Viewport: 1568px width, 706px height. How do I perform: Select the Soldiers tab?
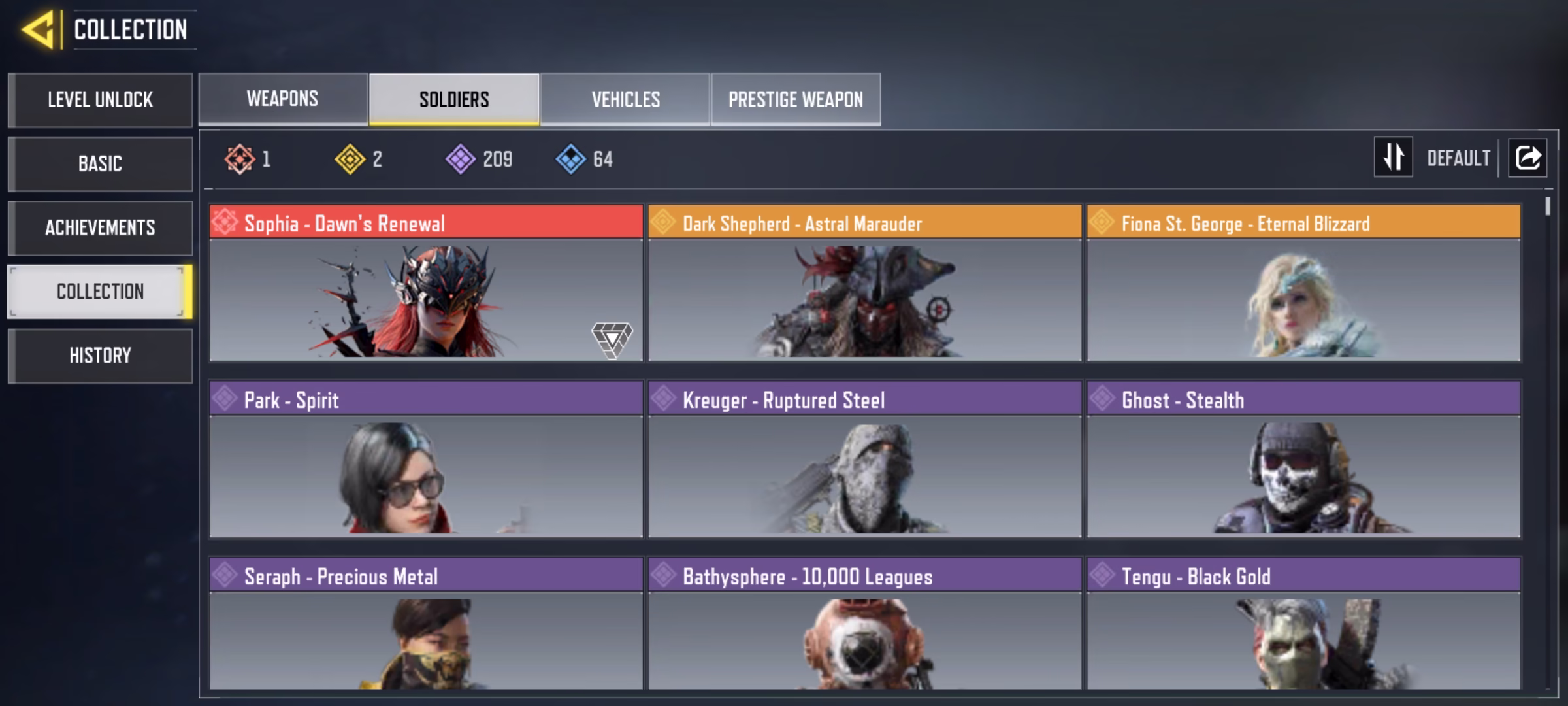(x=454, y=99)
